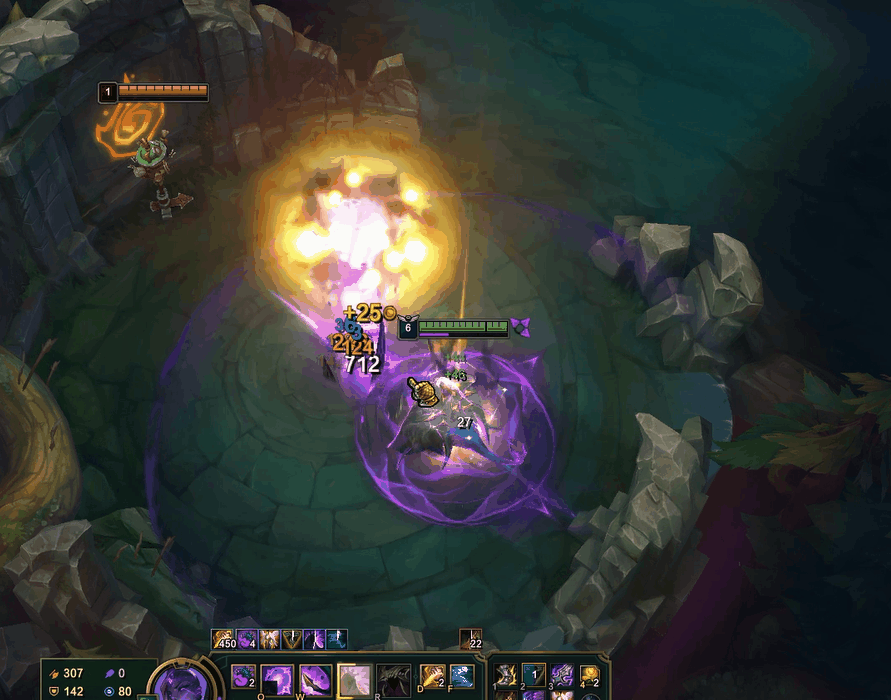Use the boots item in slot 1

point(505,677)
